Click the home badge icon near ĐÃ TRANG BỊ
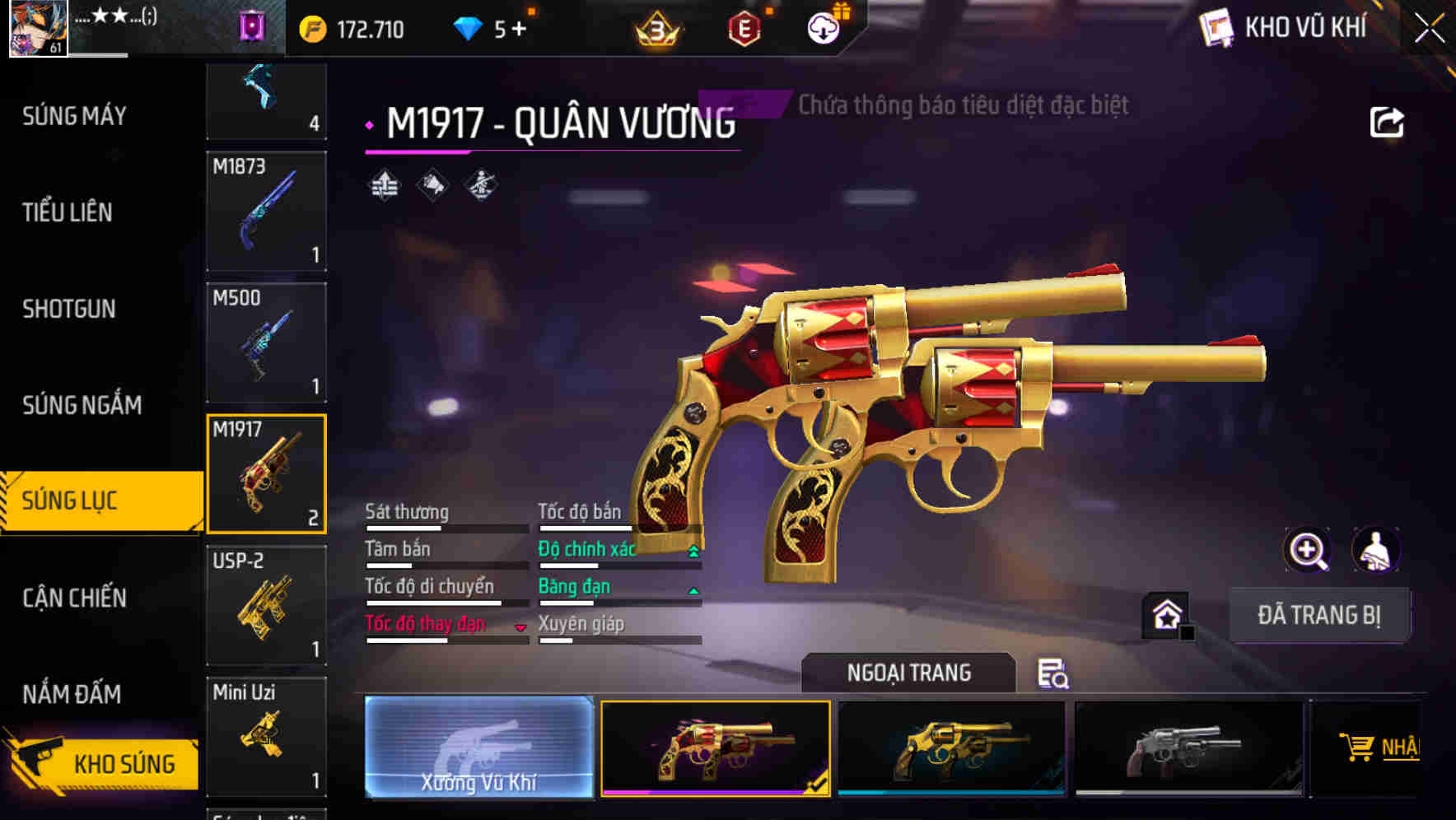This screenshot has height=820, width=1456. (x=1165, y=614)
